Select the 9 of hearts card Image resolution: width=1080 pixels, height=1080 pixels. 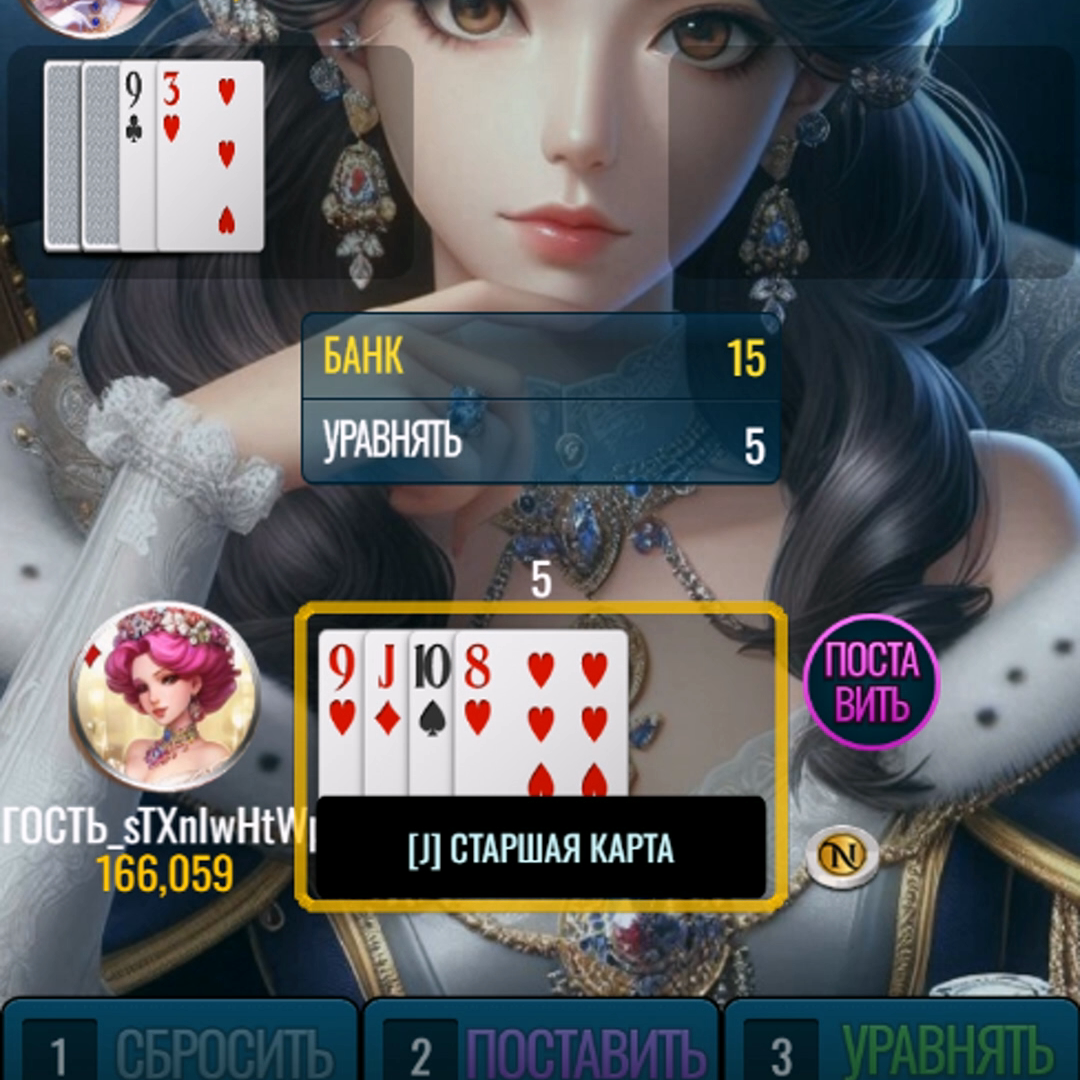[x=341, y=712]
